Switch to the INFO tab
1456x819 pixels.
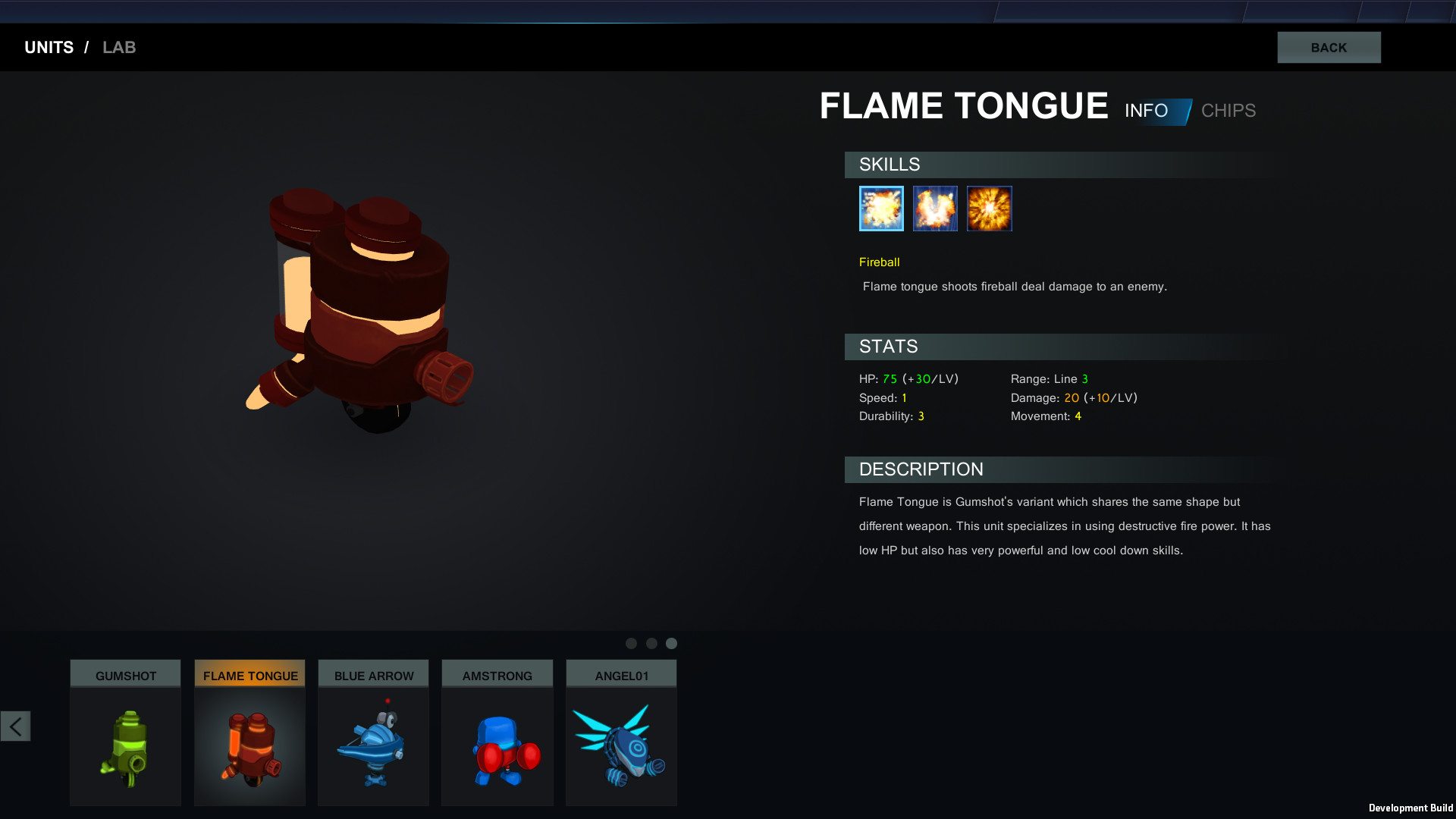coord(1147,111)
